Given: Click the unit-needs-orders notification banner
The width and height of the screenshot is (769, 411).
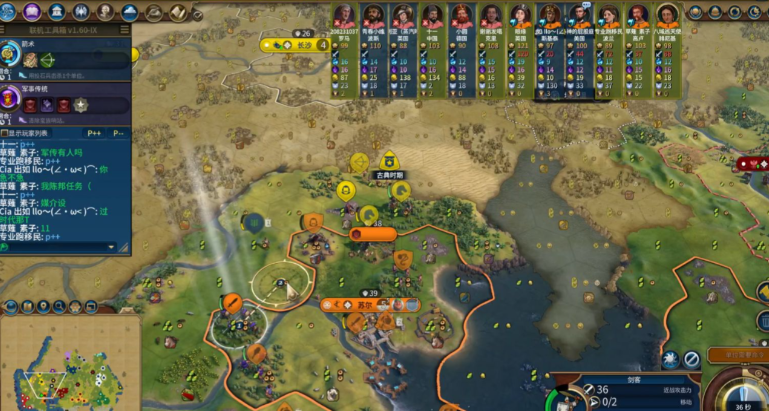Looking at the screenshot, I should [733, 355].
